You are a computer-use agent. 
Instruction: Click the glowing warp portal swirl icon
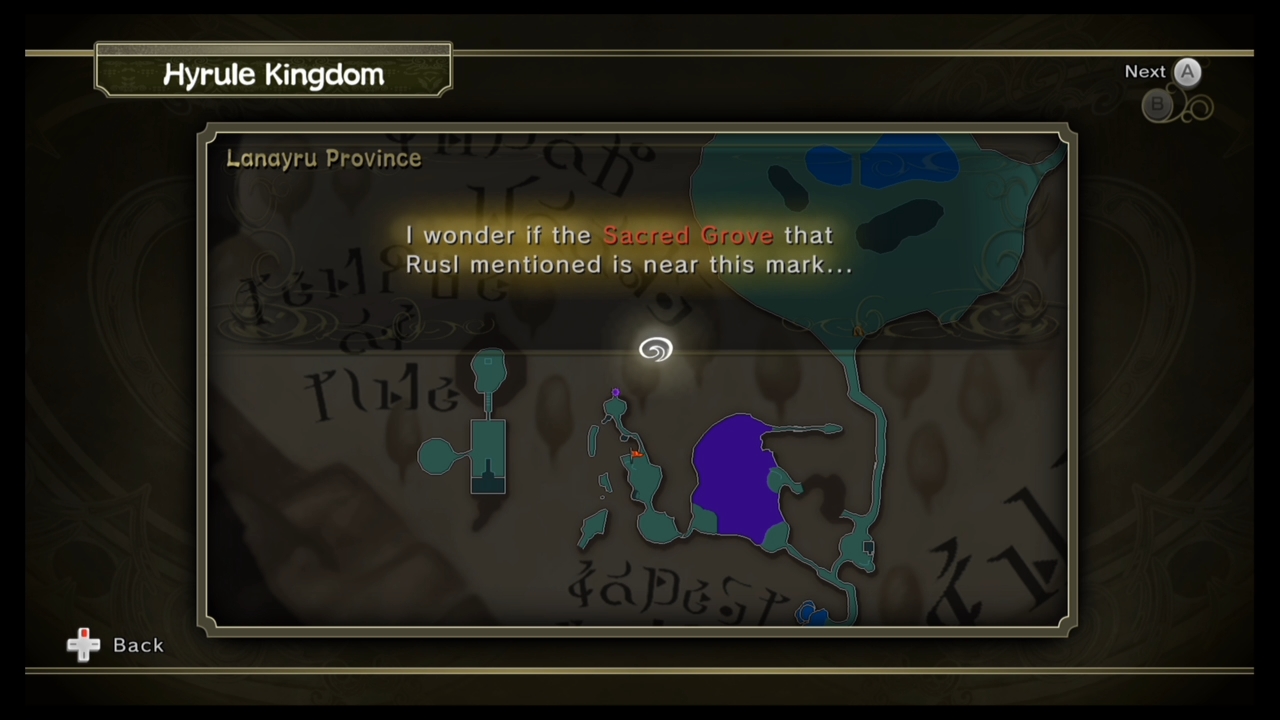click(x=655, y=349)
